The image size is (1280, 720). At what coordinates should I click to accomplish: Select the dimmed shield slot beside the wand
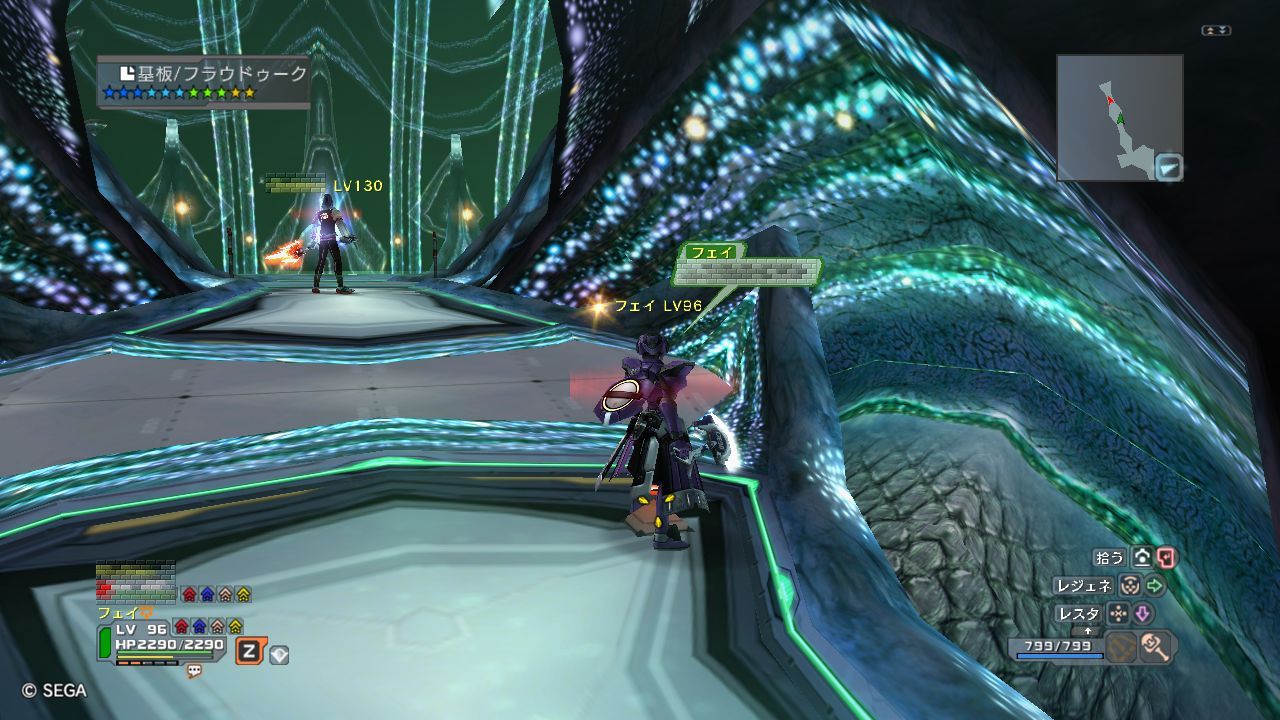[1121, 647]
